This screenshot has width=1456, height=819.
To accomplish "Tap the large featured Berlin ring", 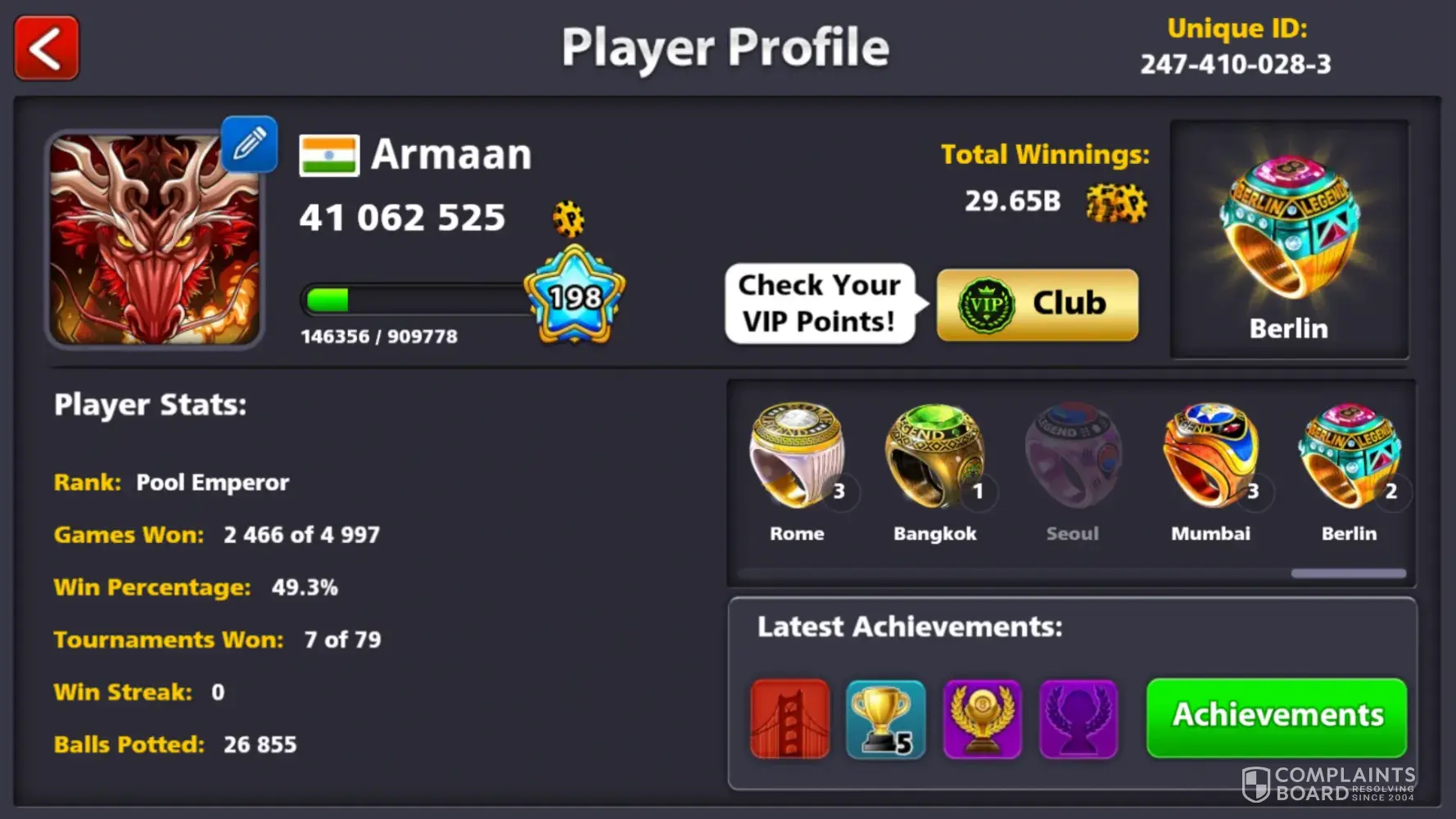I will point(1289,229).
